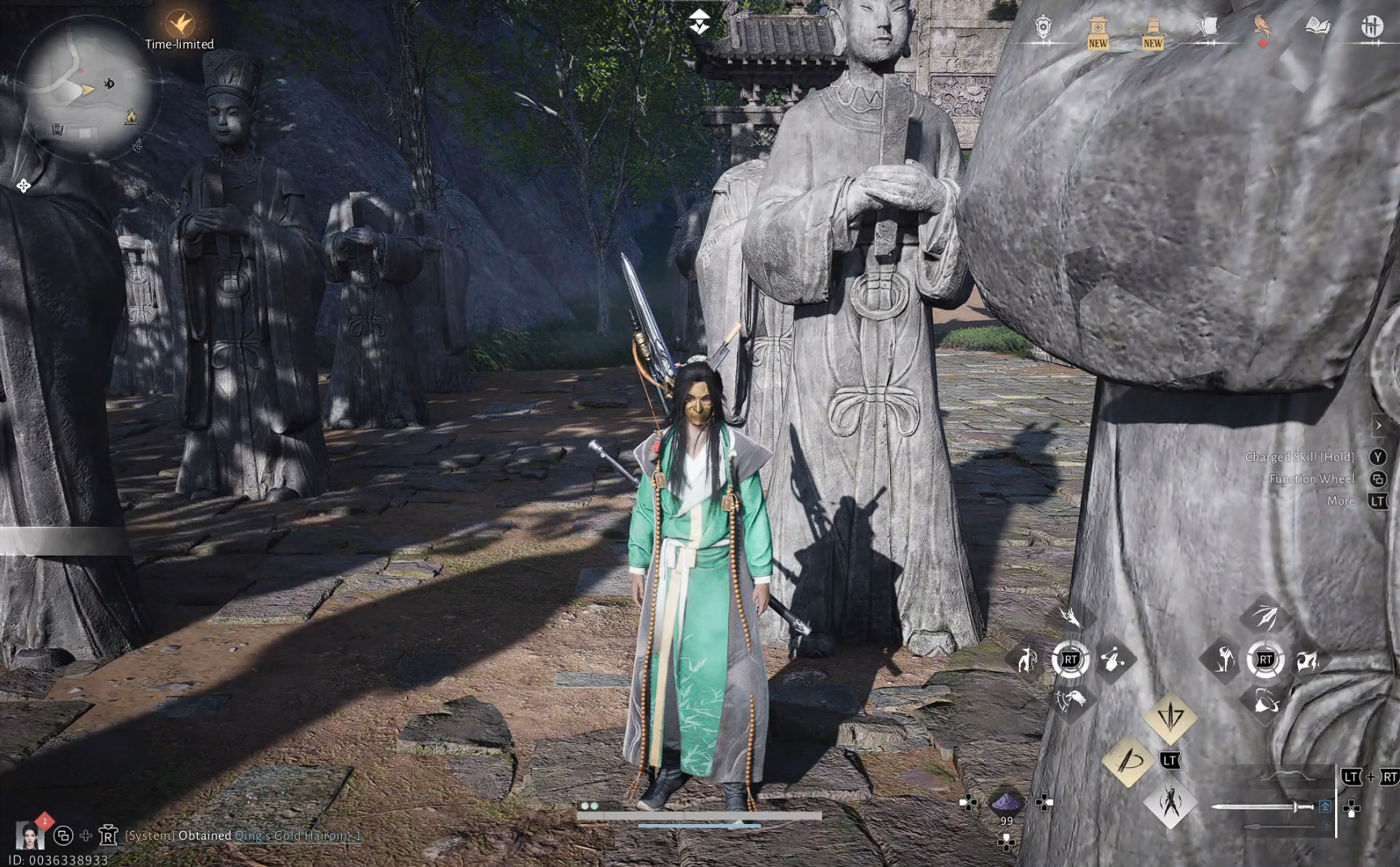
Task: Open the journal book icon
Action: point(1316,24)
